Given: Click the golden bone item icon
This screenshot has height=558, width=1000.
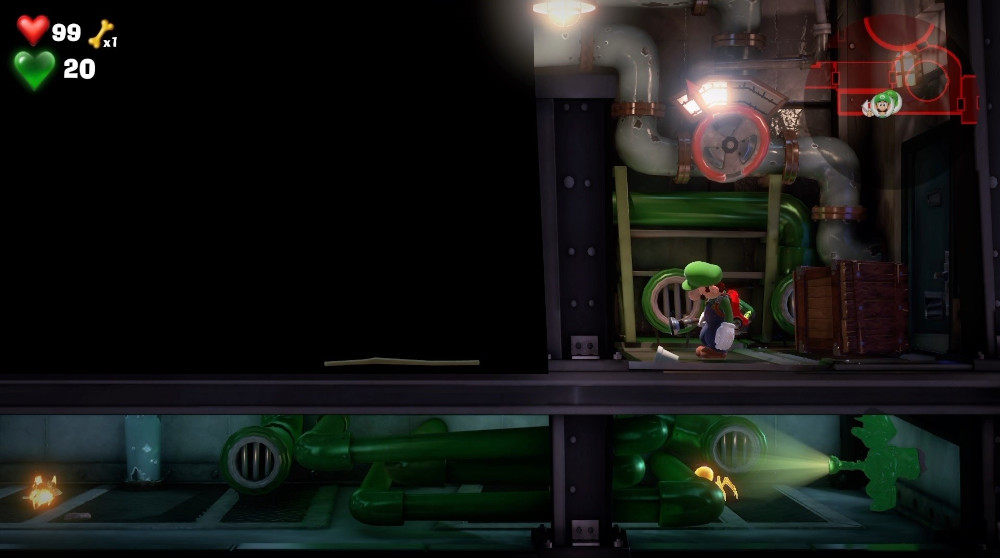Looking at the screenshot, I should click(x=101, y=34).
